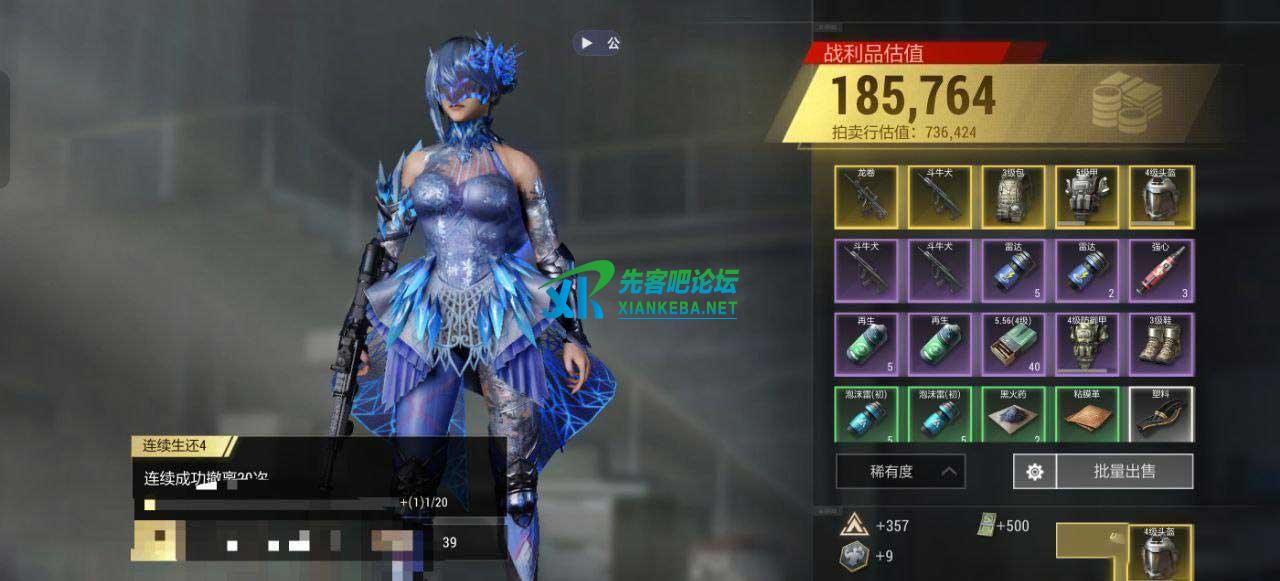This screenshot has height=581, width=1280.
Task: Select the 龙卷 rifle slot
Action: 866,198
